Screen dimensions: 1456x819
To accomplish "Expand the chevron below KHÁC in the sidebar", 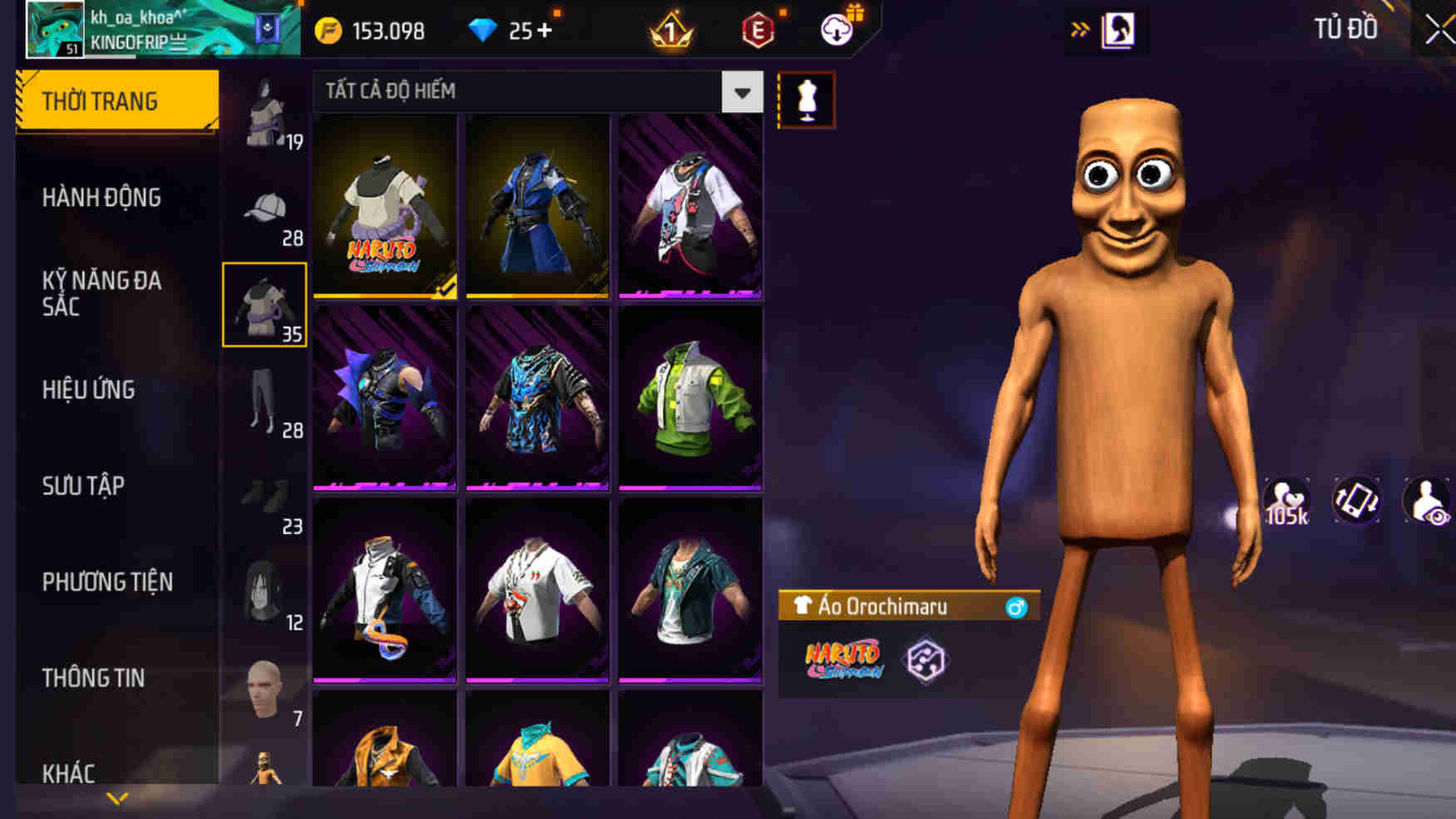I will [x=116, y=796].
